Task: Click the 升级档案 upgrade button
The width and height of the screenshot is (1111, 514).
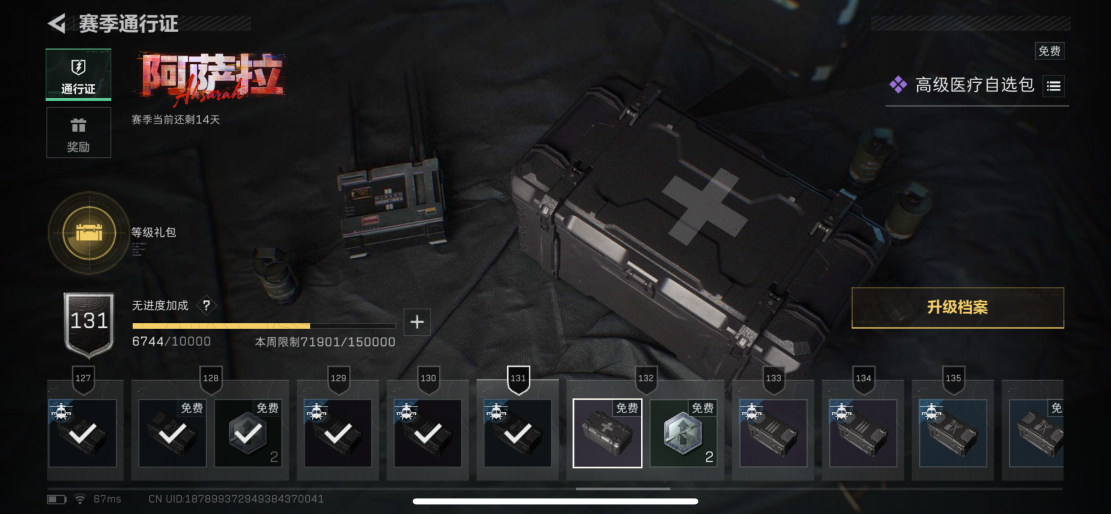Action: (x=957, y=308)
